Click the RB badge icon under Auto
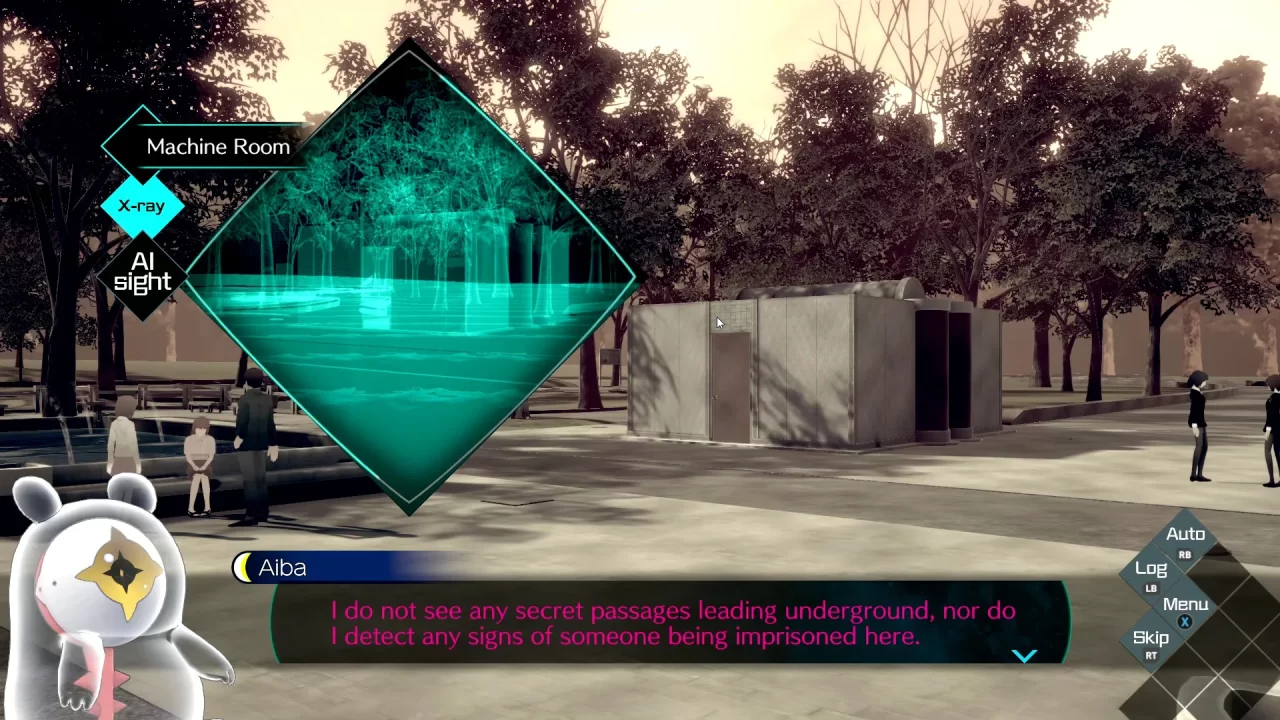This screenshot has width=1280, height=720. point(1185,554)
